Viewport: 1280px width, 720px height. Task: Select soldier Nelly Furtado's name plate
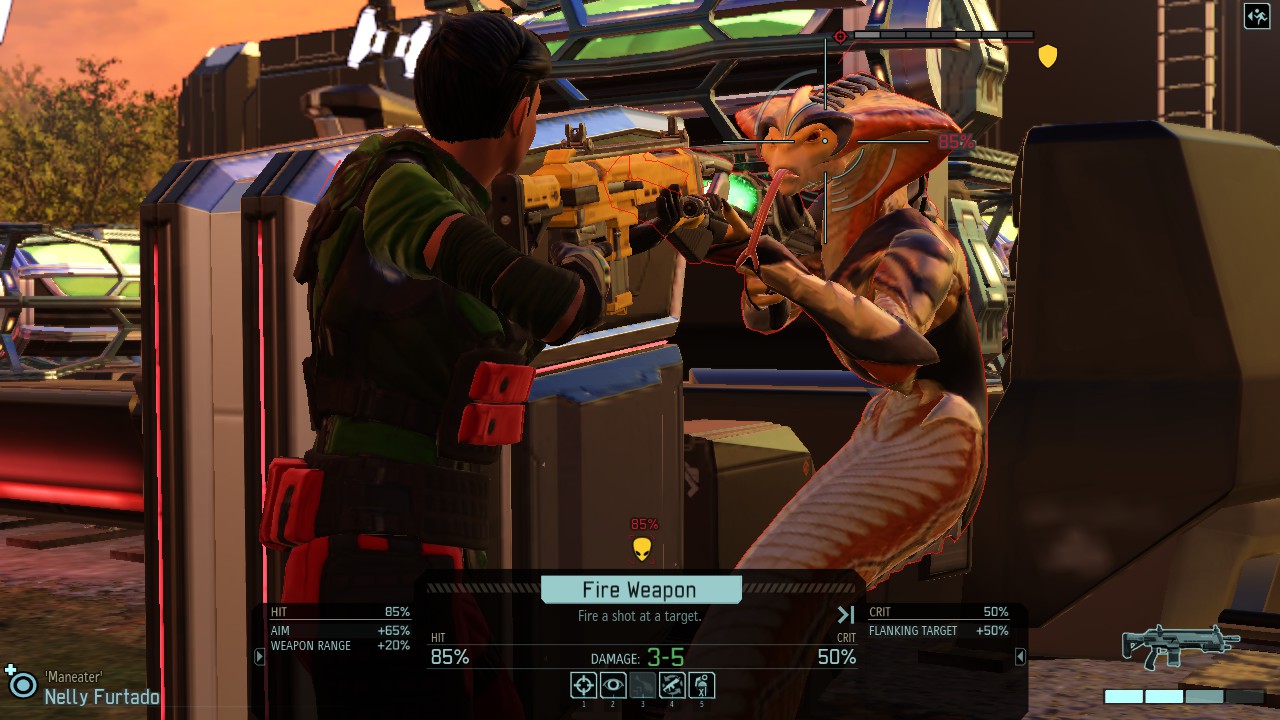click(x=101, y=697)
